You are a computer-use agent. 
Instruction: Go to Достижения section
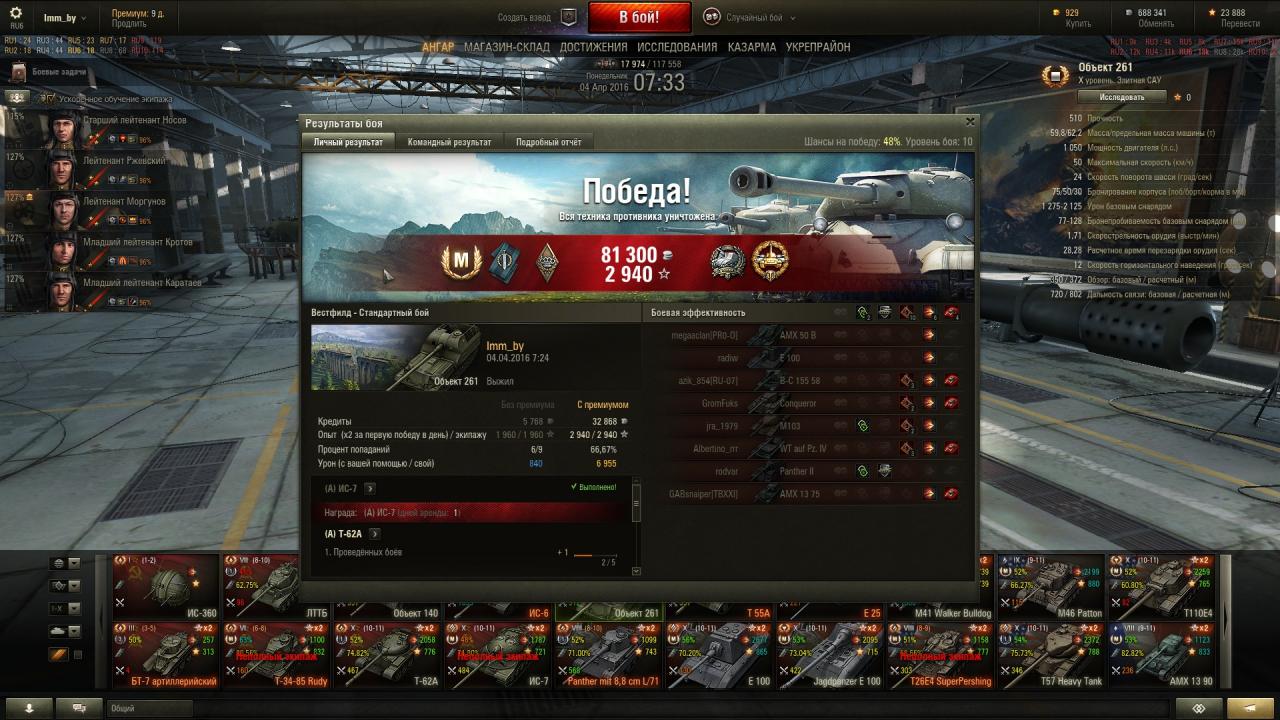(x=593, y=47)
